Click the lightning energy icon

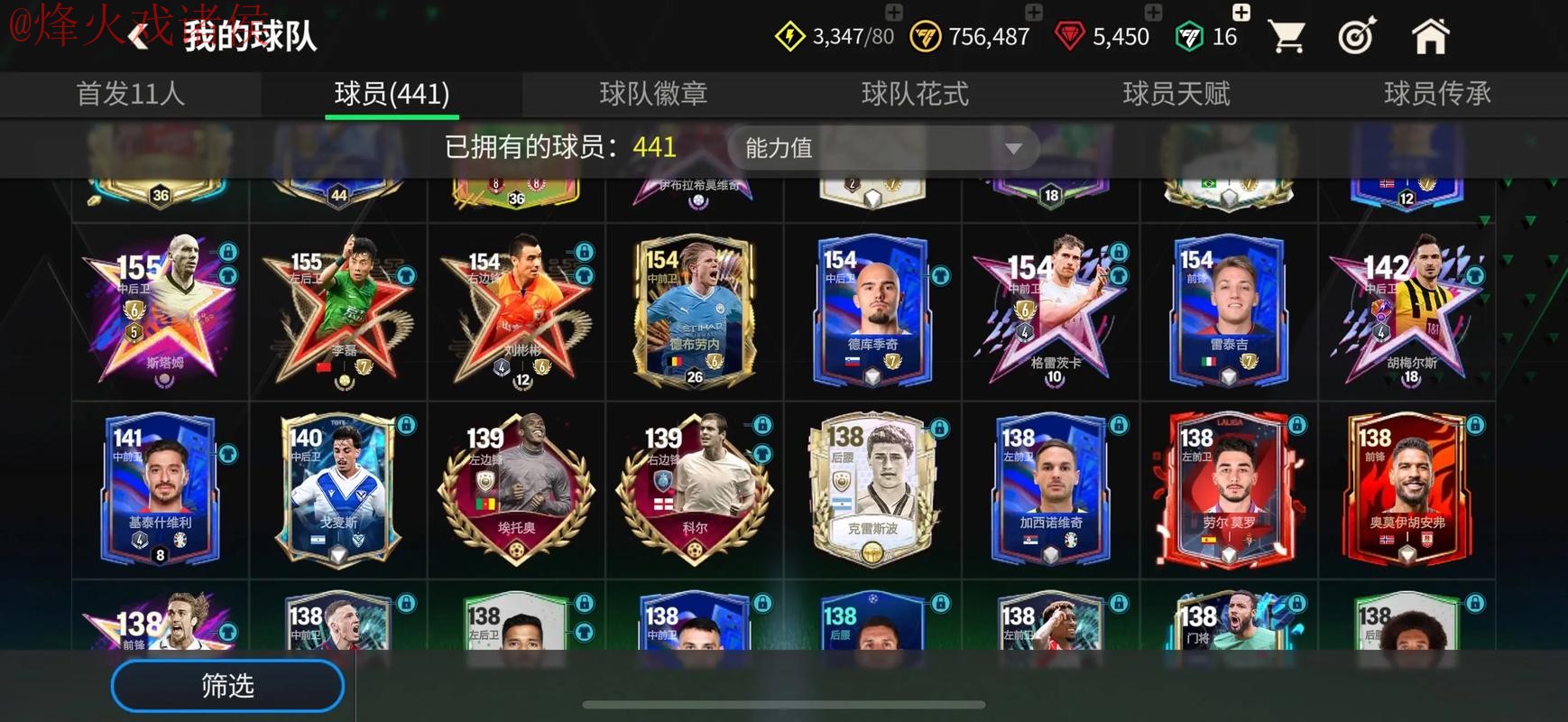[789, 34]
